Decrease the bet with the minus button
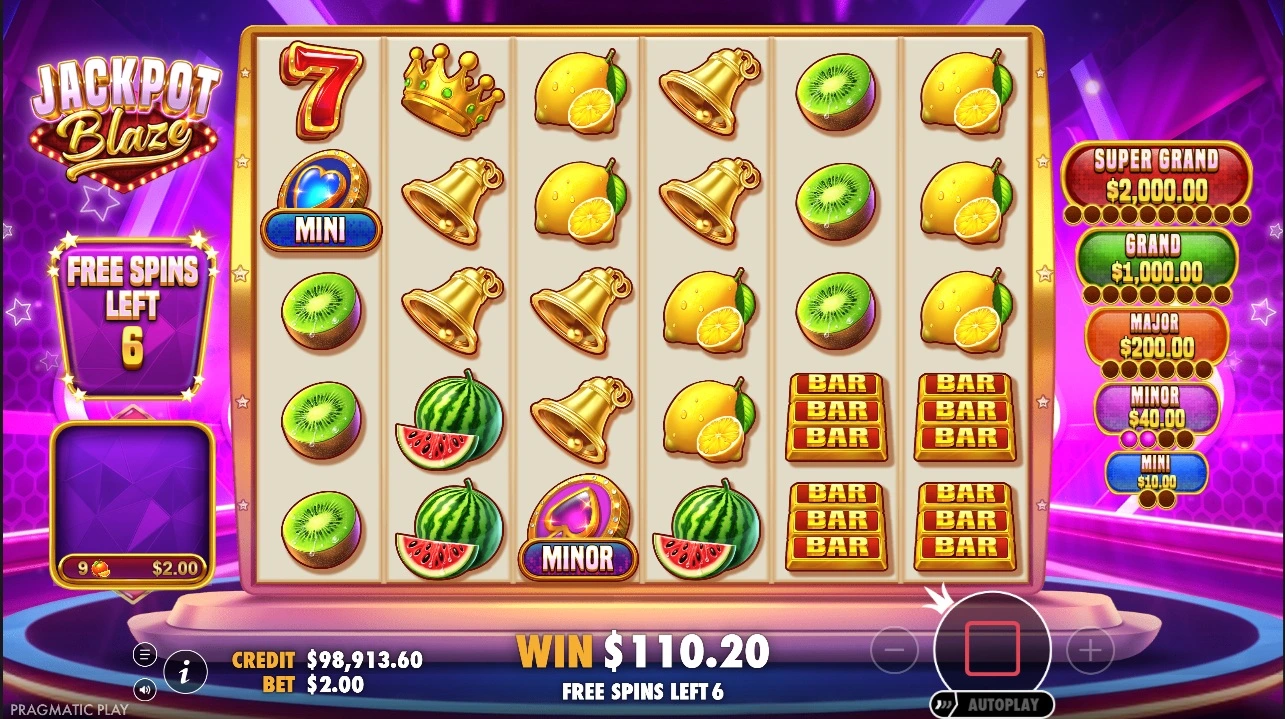Viewport: 1285px width, 719px height. 894,651
